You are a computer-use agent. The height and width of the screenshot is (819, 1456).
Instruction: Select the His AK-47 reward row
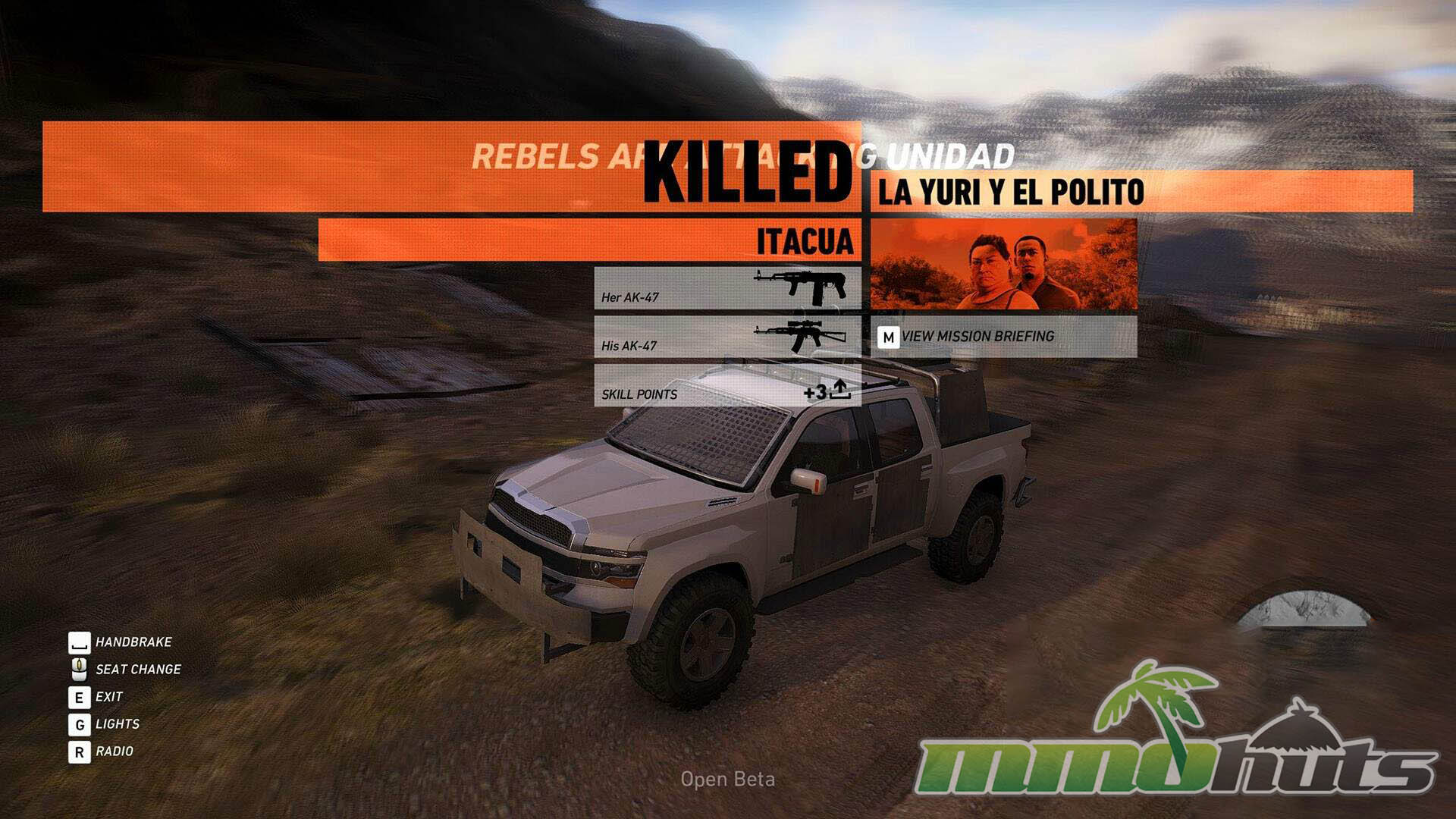click(726, 337)
